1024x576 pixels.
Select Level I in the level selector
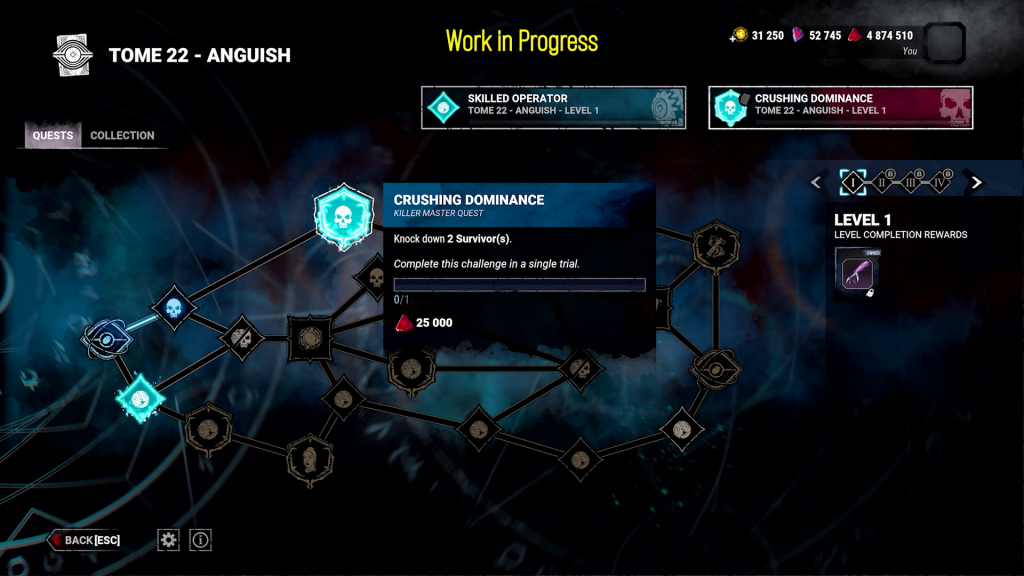point(853,182)
